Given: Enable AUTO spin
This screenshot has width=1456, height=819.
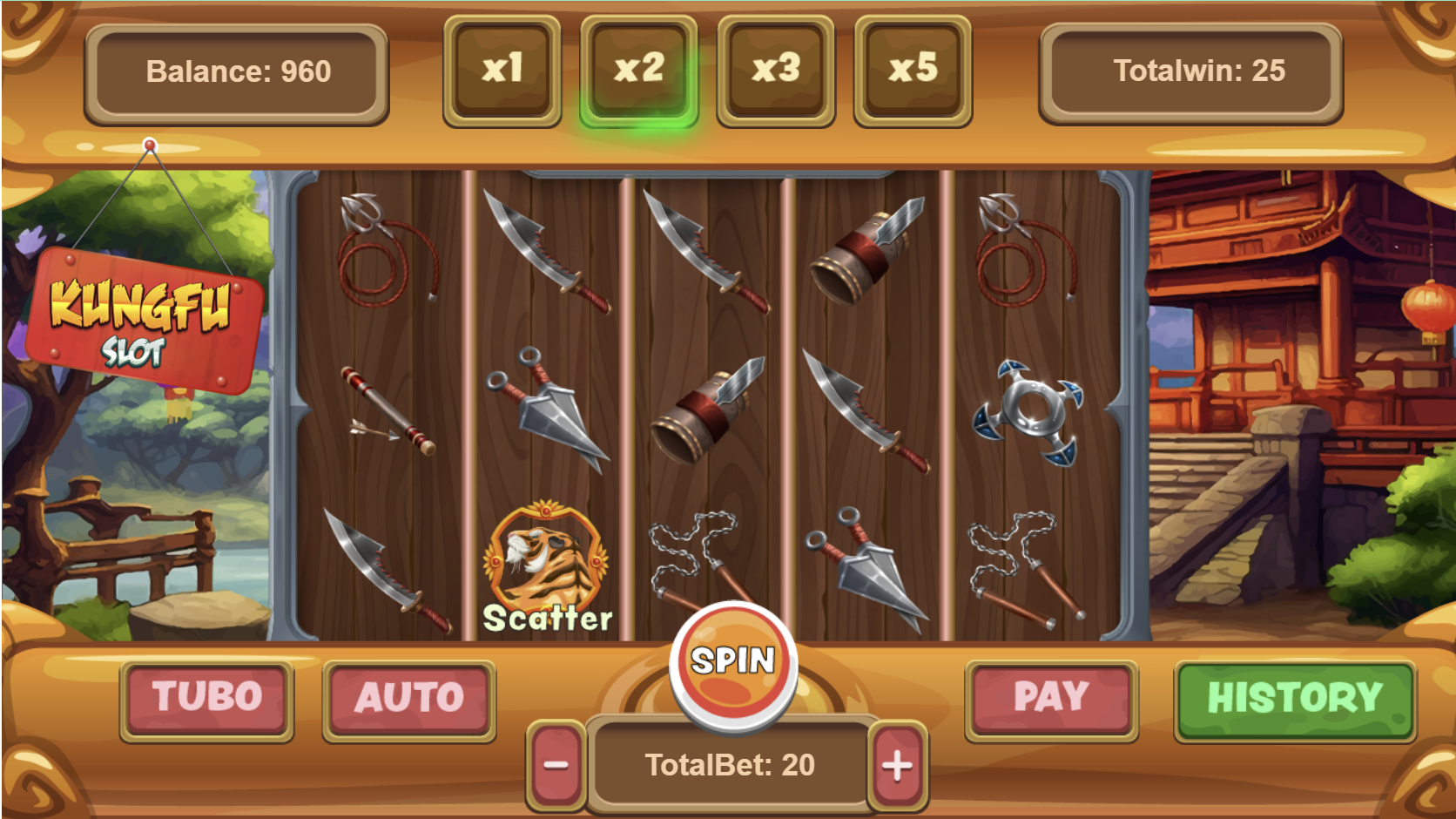Looking at the screenshot, I should coord(409,700).
